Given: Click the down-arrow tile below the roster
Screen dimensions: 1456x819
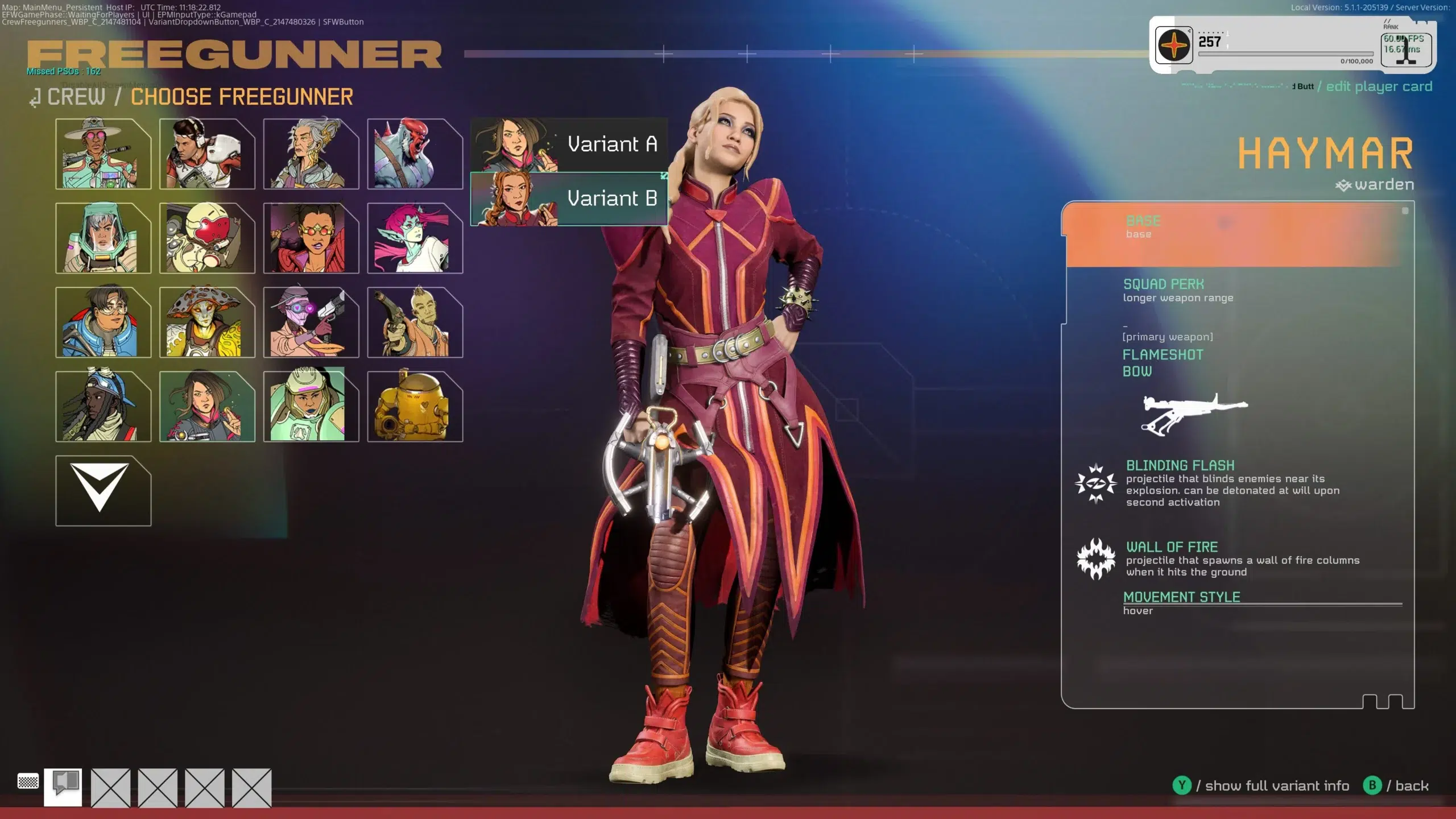Looking at the screenshot, I should [x=103, y=490].
